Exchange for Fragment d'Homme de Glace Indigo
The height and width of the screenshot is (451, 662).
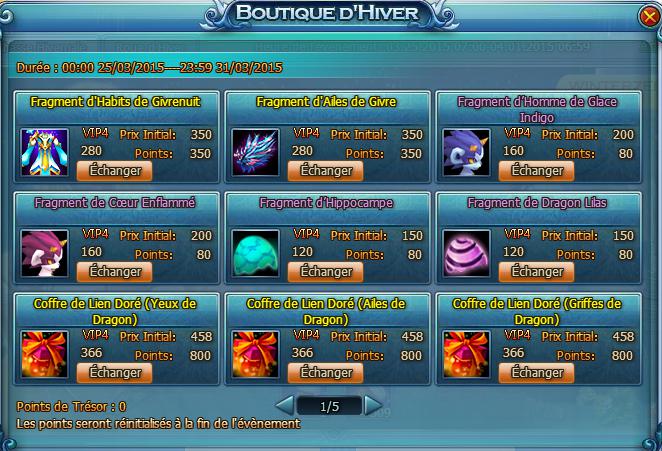coord(537,171)
